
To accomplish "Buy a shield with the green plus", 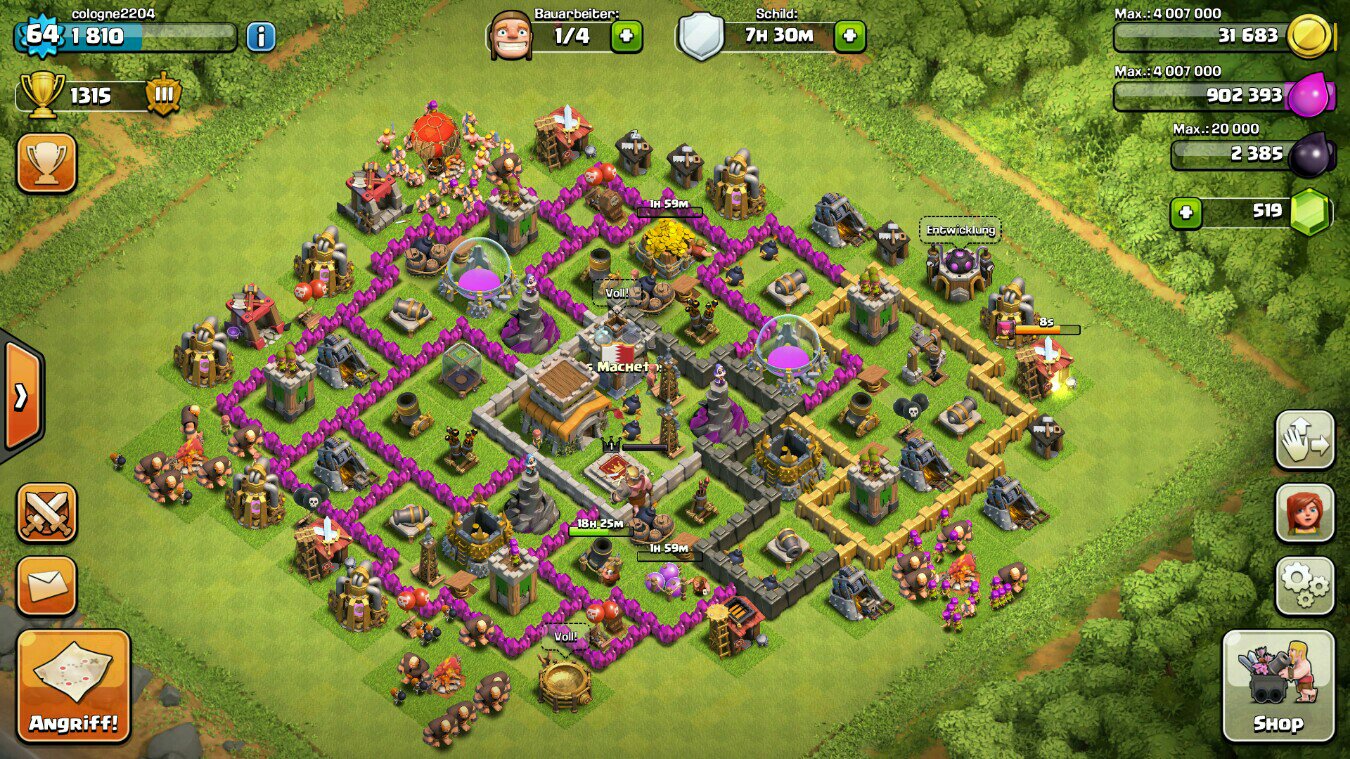I will pos(849,37).
